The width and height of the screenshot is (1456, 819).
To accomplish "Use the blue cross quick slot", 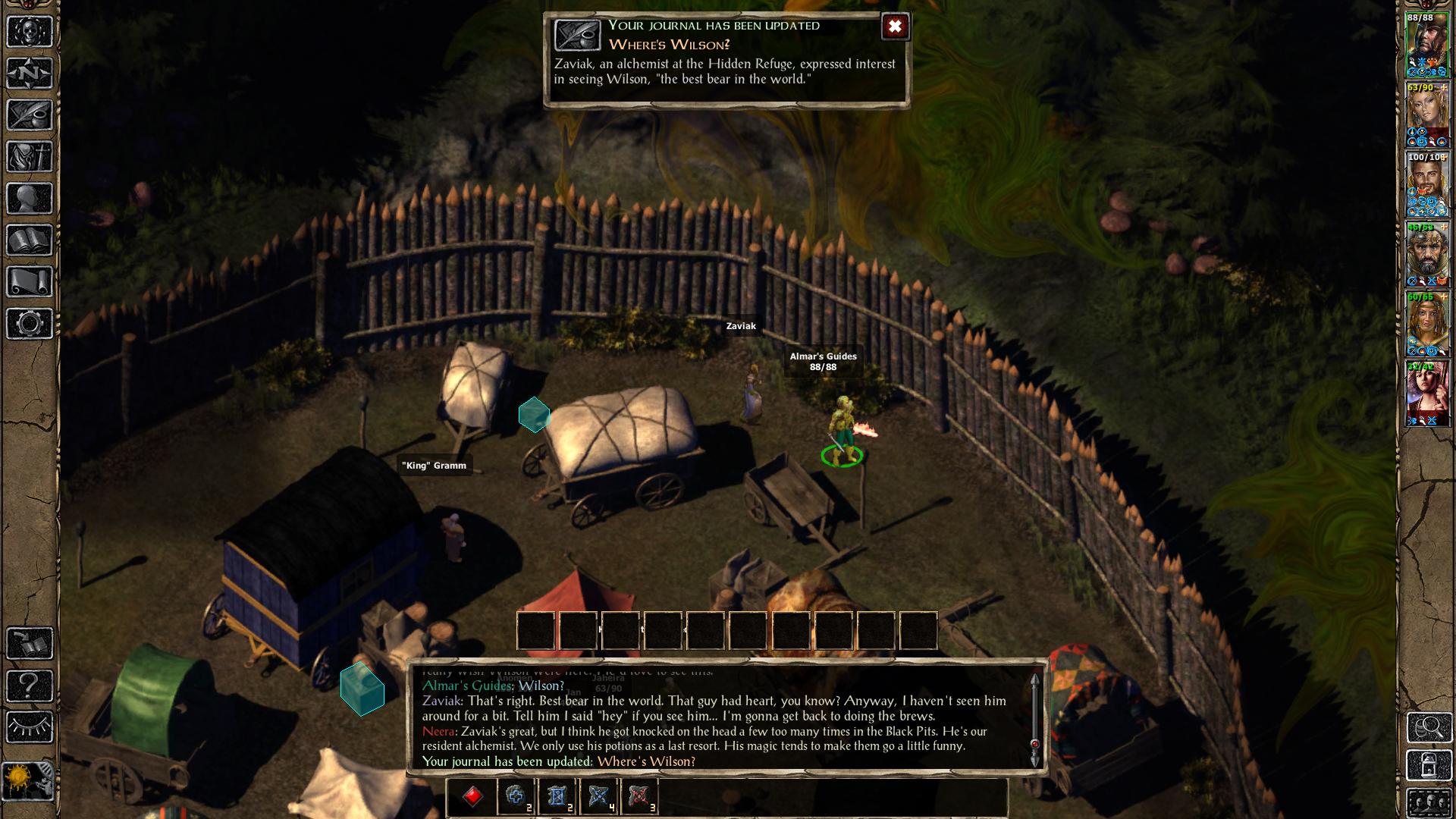I will [x=516, y=796].
